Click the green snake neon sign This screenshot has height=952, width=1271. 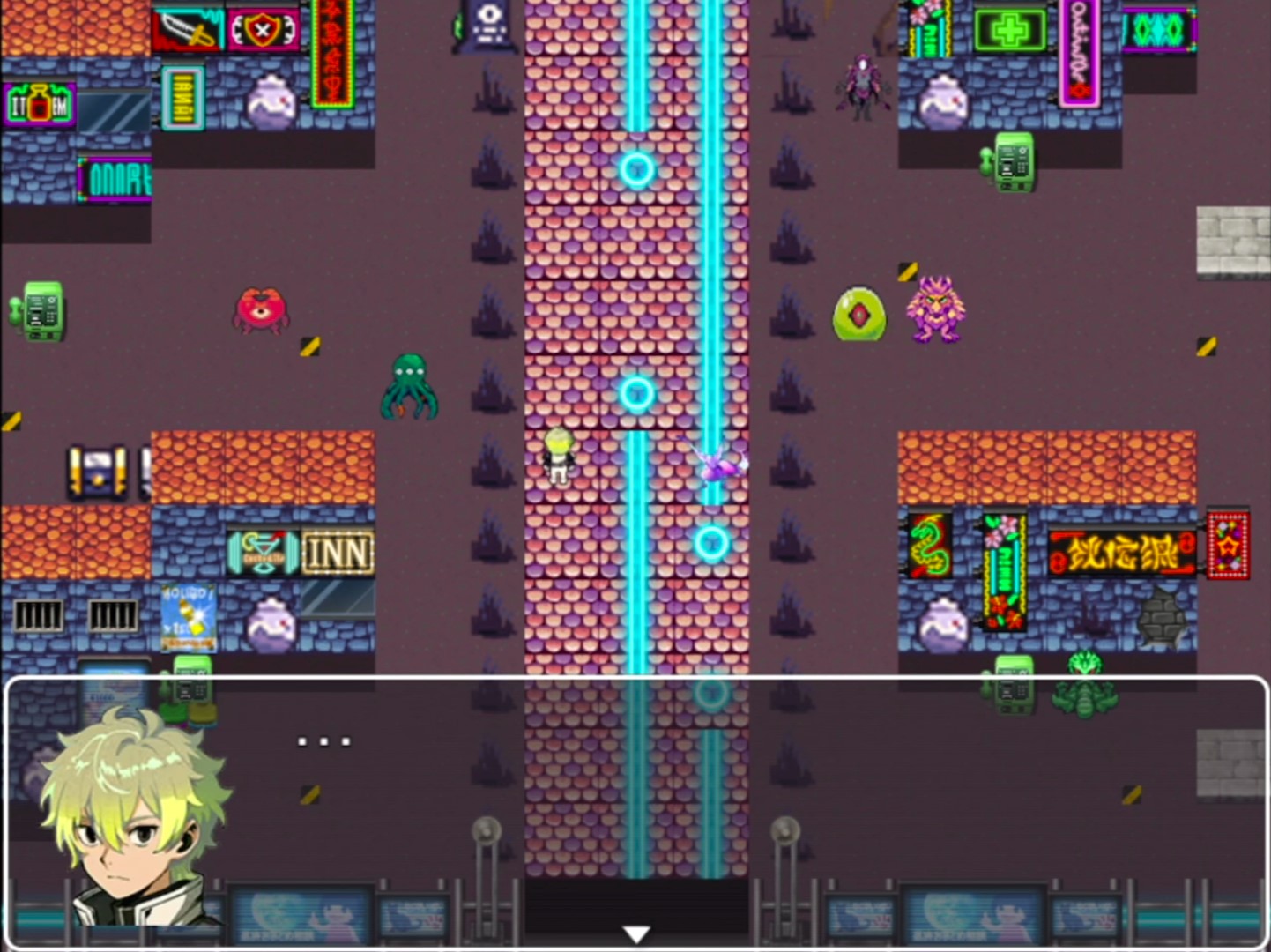pyautogui.click(x=930, y=545)
